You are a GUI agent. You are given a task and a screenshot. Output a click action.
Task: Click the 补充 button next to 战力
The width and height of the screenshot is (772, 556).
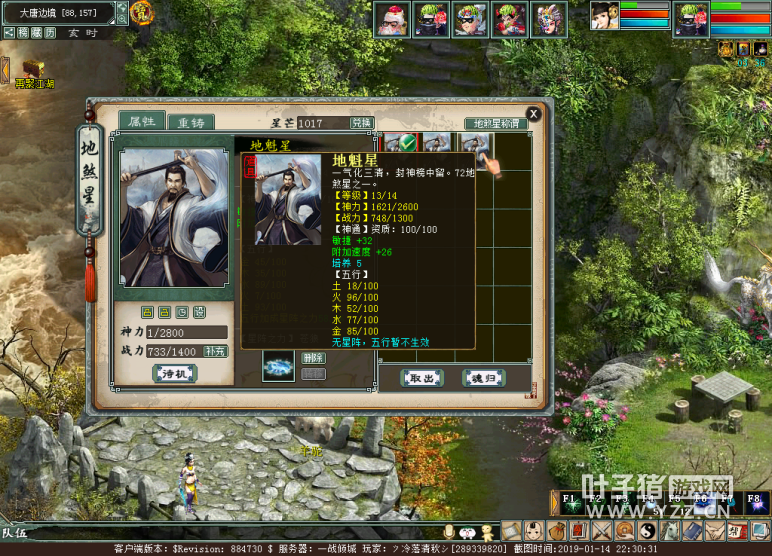click(x=215, y=351)
